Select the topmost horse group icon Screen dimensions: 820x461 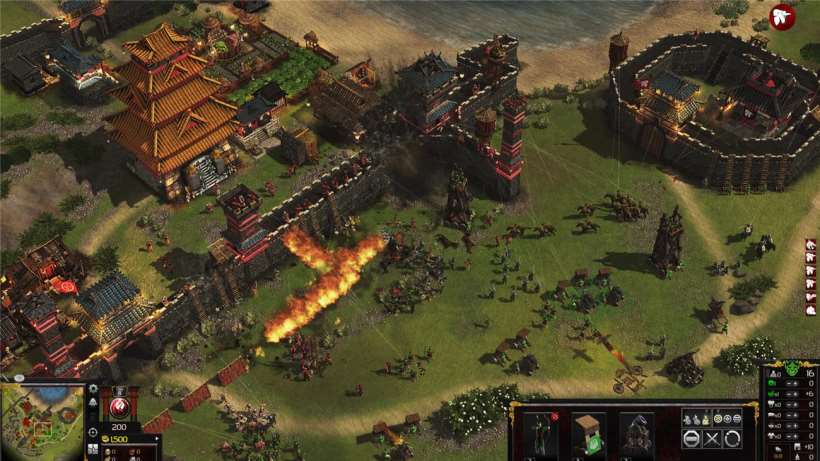pyautogui.click(x=811, y=243)
